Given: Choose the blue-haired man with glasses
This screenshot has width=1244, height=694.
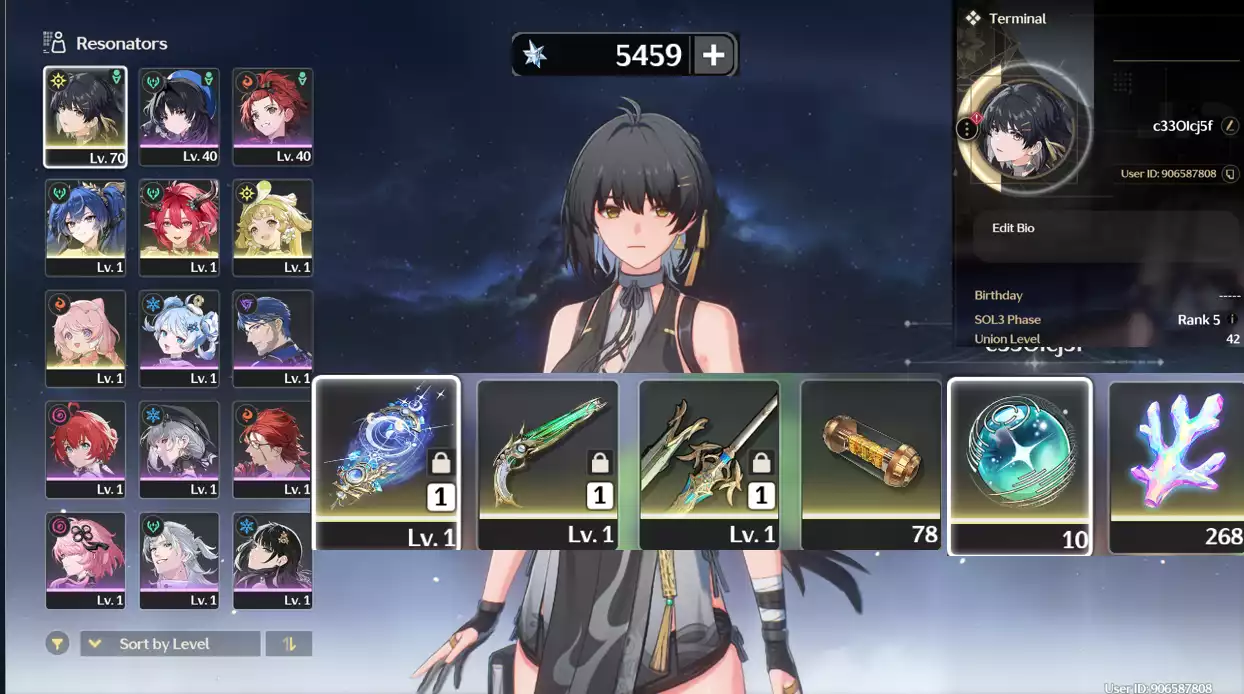Looking at the screenshot, I should pos(273,338).
